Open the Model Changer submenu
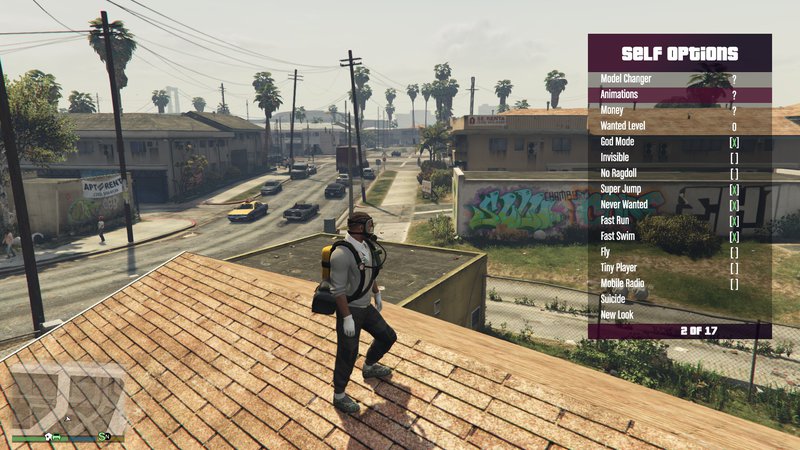800x450 pixels. [680, 79]
